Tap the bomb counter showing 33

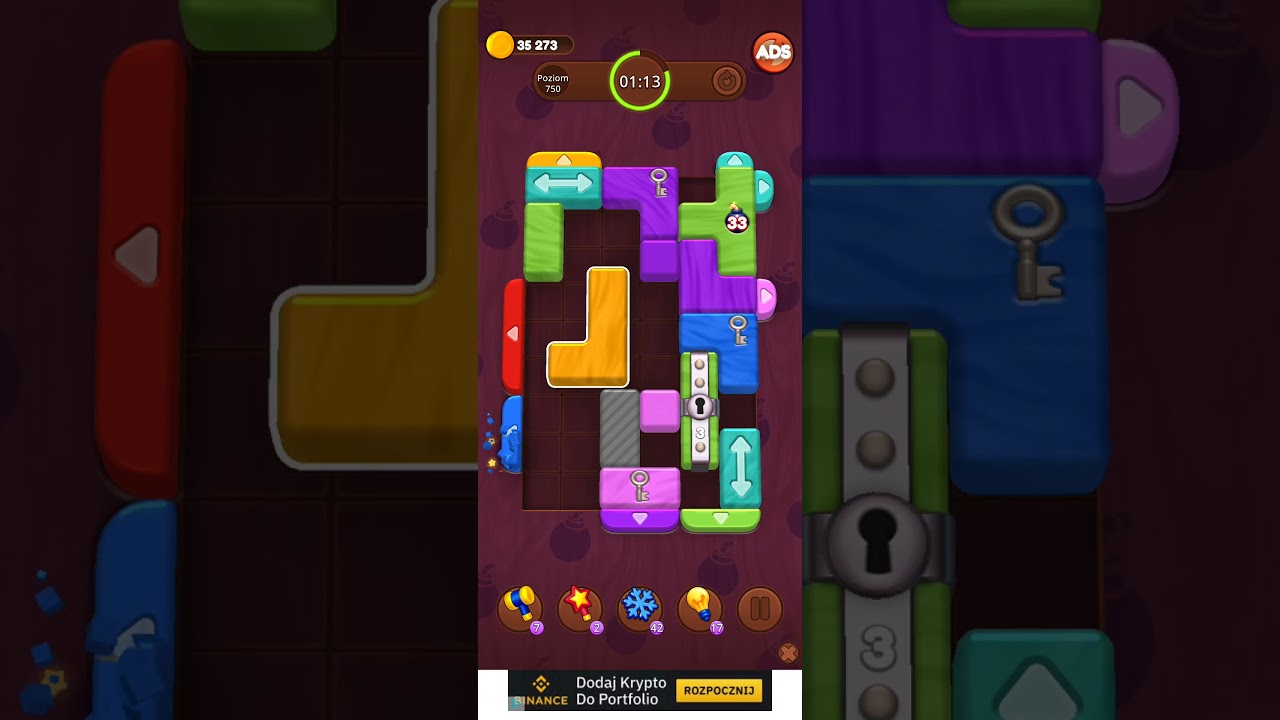(737, 222)
